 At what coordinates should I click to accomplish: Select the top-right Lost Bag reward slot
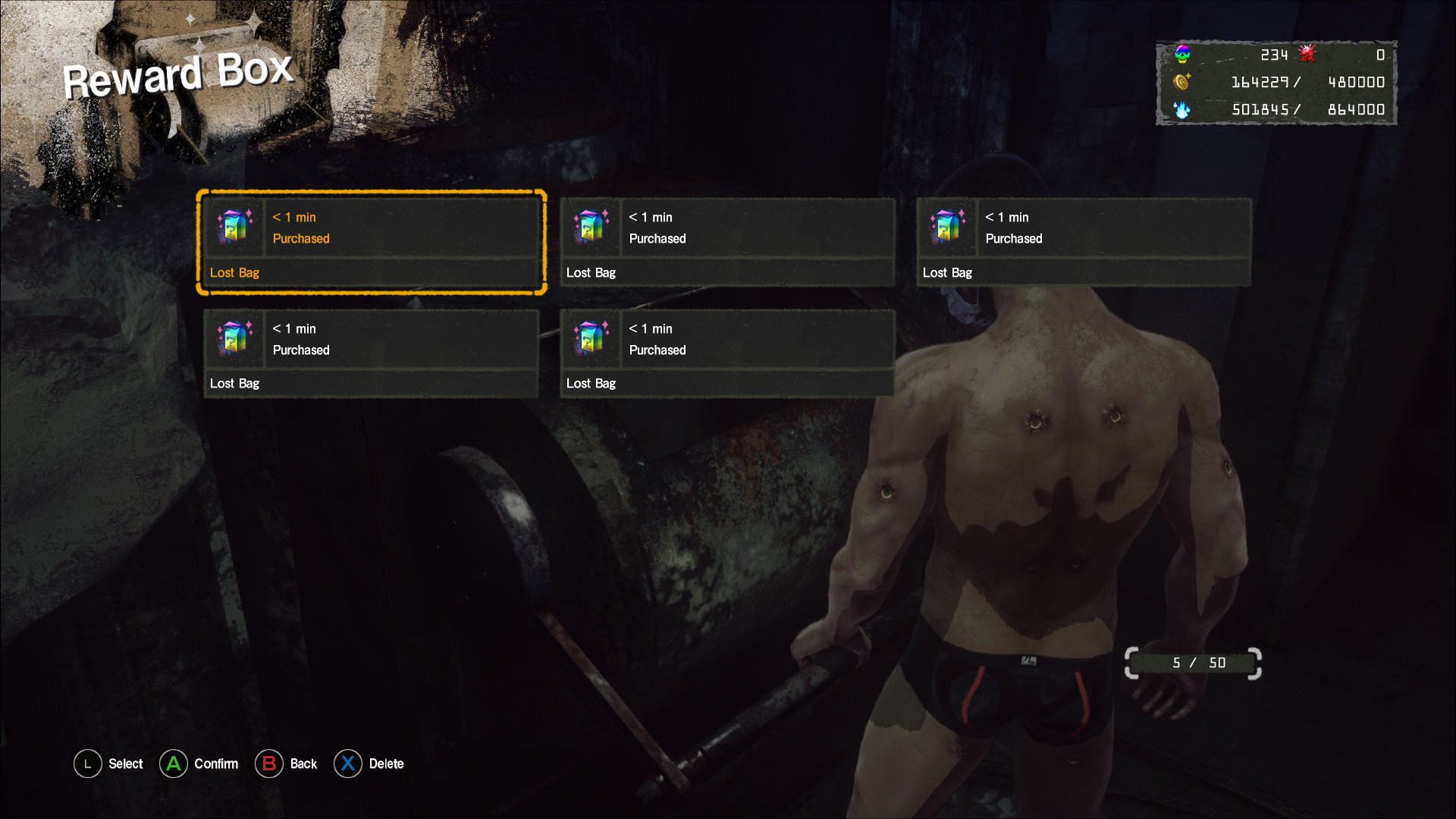click(x=1083, y=243)
